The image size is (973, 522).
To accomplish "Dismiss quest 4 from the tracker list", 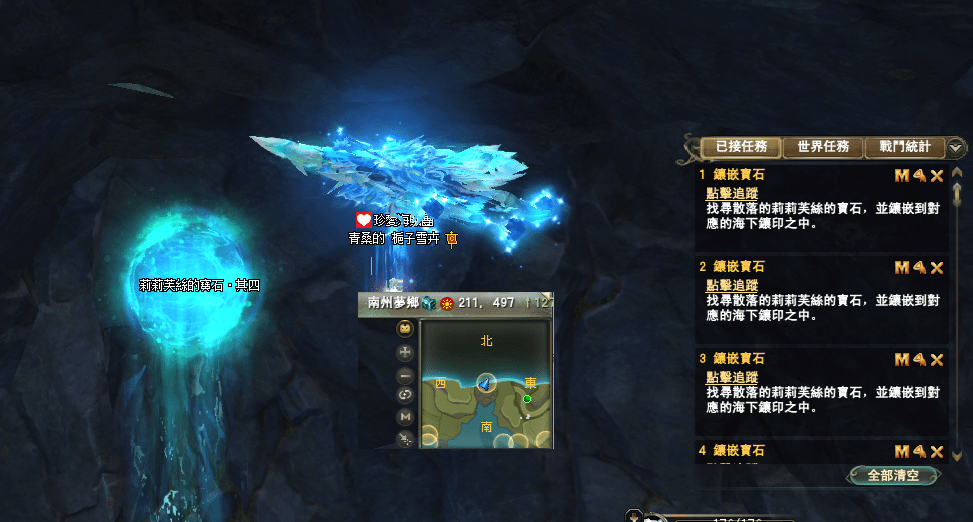I will click(x=937, y=451).
